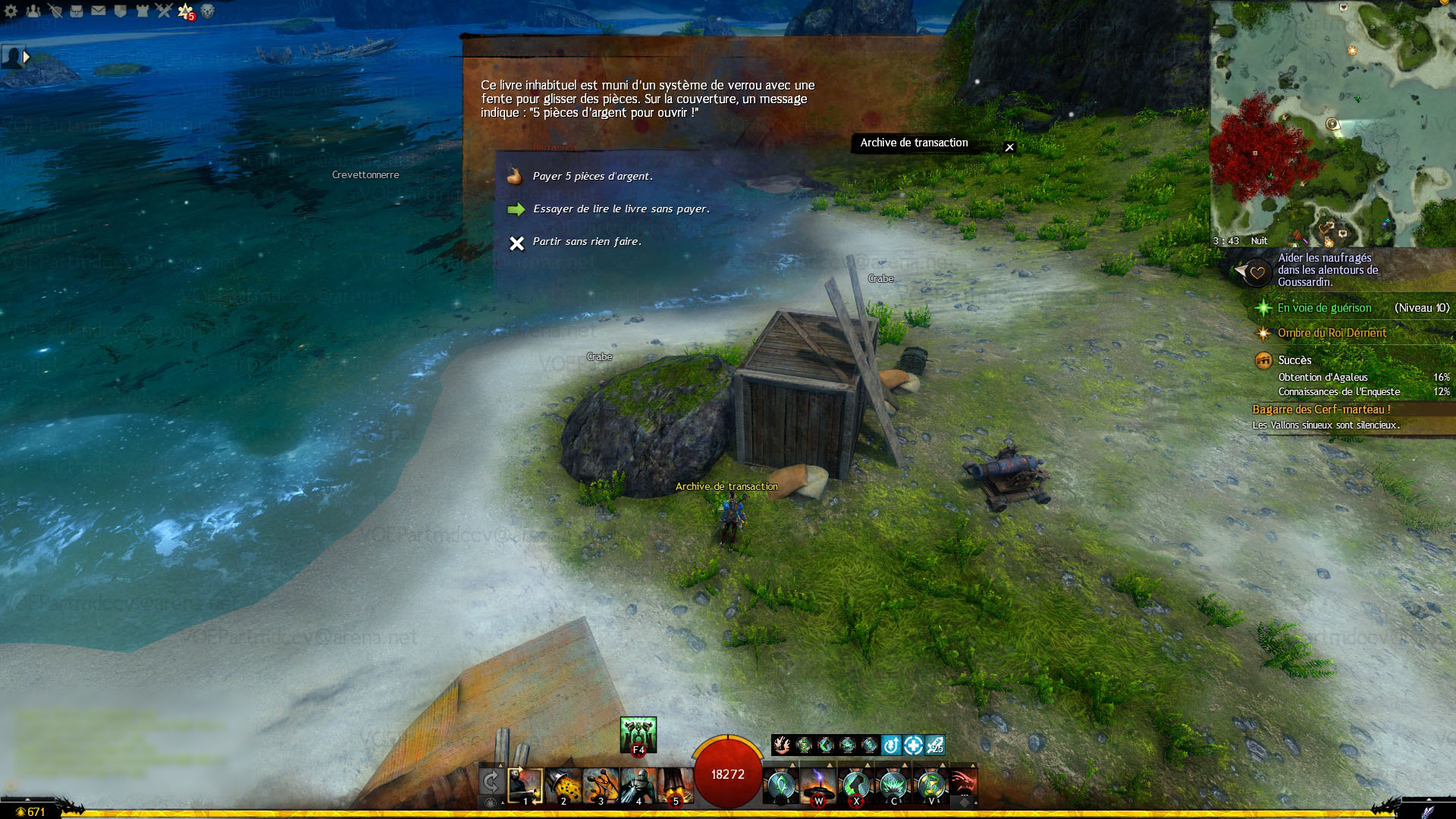Open the inventory bag
Image resolution: width=1456 pixels, height=819 pixels.
77,11
